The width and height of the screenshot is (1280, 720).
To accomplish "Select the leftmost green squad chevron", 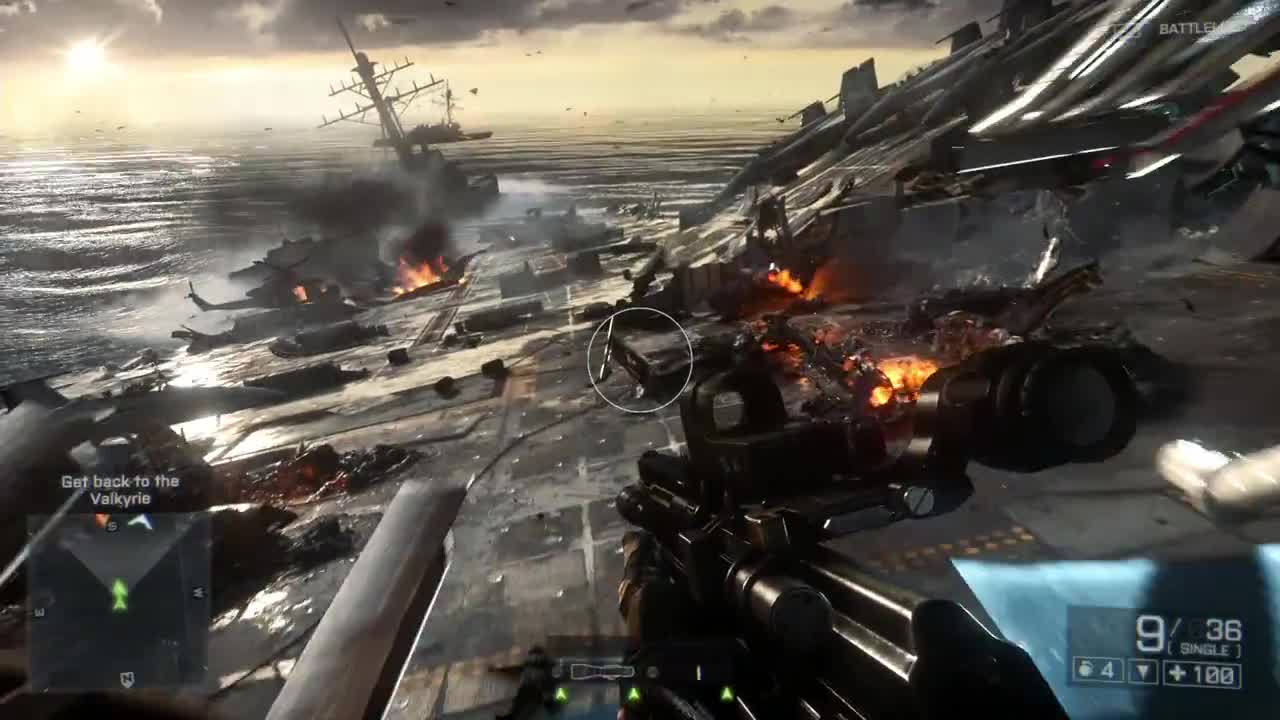I will (x=561, y=694).
